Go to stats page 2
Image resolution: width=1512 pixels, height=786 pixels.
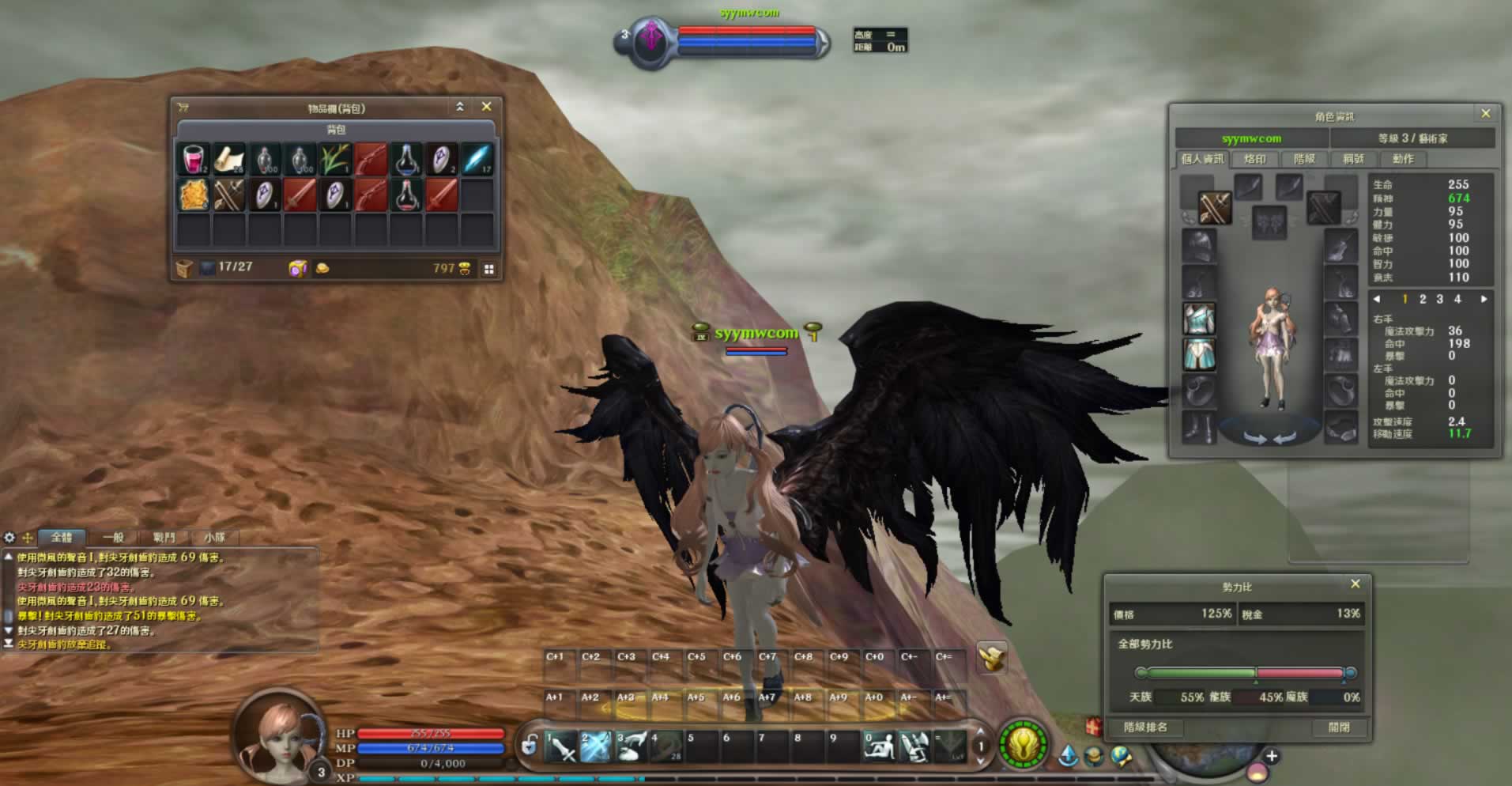coord(1422,299)
